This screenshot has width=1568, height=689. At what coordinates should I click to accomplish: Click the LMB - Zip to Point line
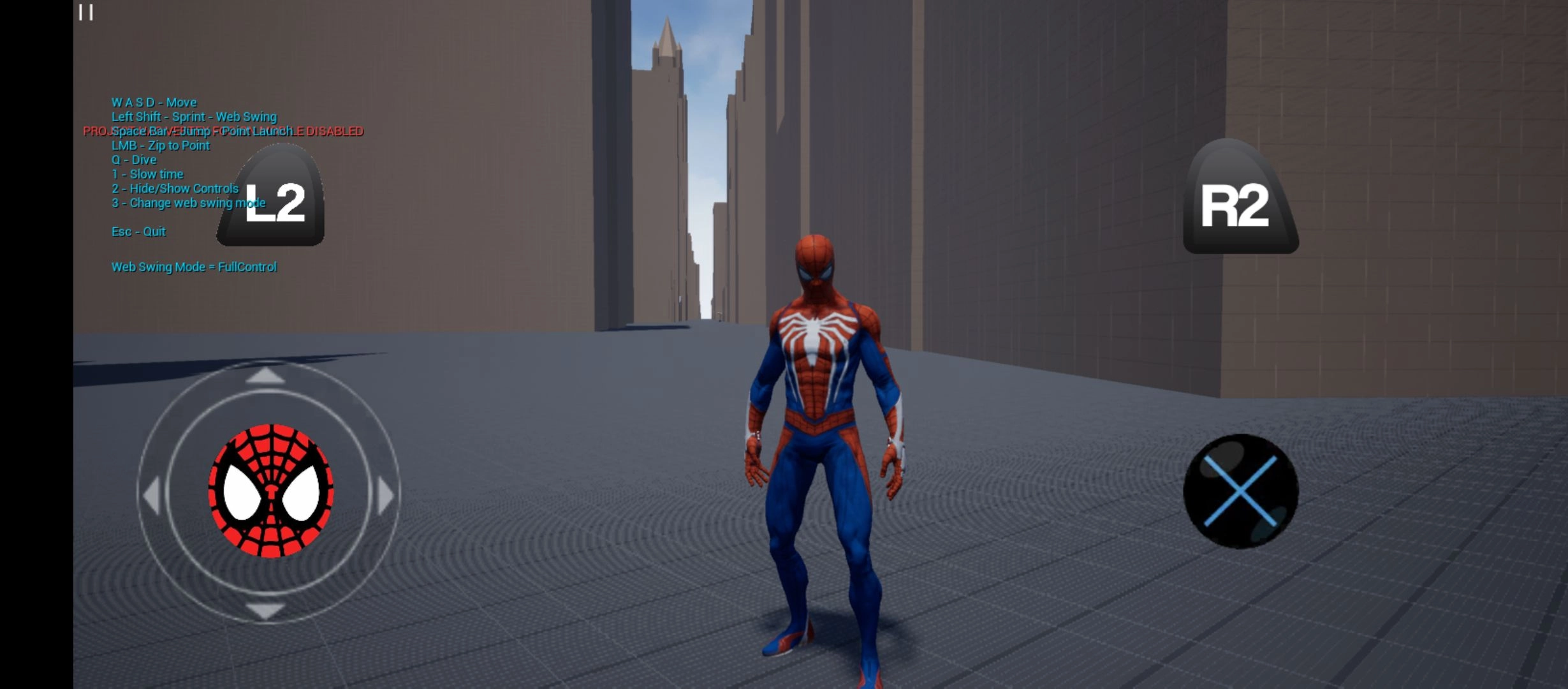[160, 145]
